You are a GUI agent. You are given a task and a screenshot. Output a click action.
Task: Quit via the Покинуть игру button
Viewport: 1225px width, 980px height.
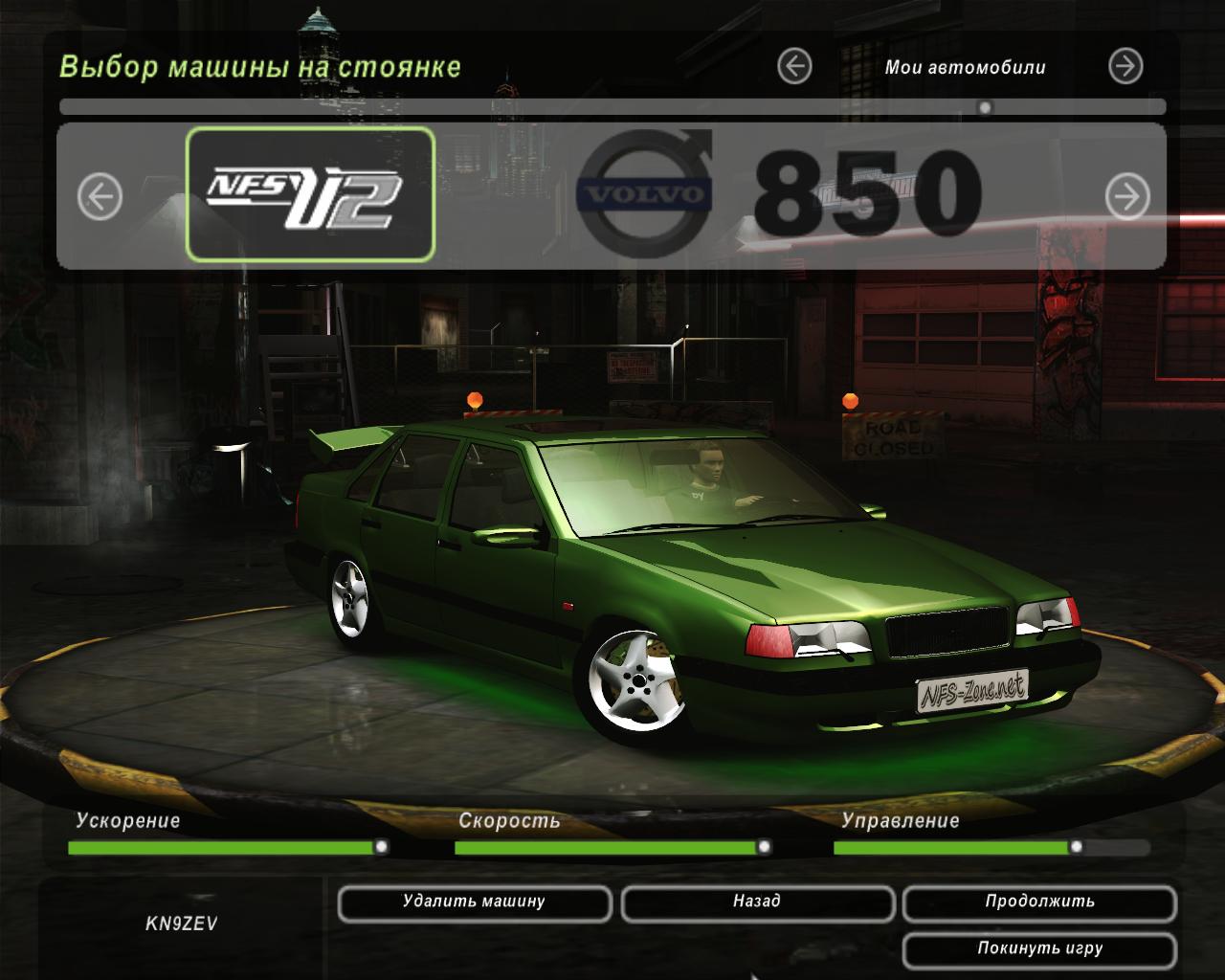point(1039,949)
